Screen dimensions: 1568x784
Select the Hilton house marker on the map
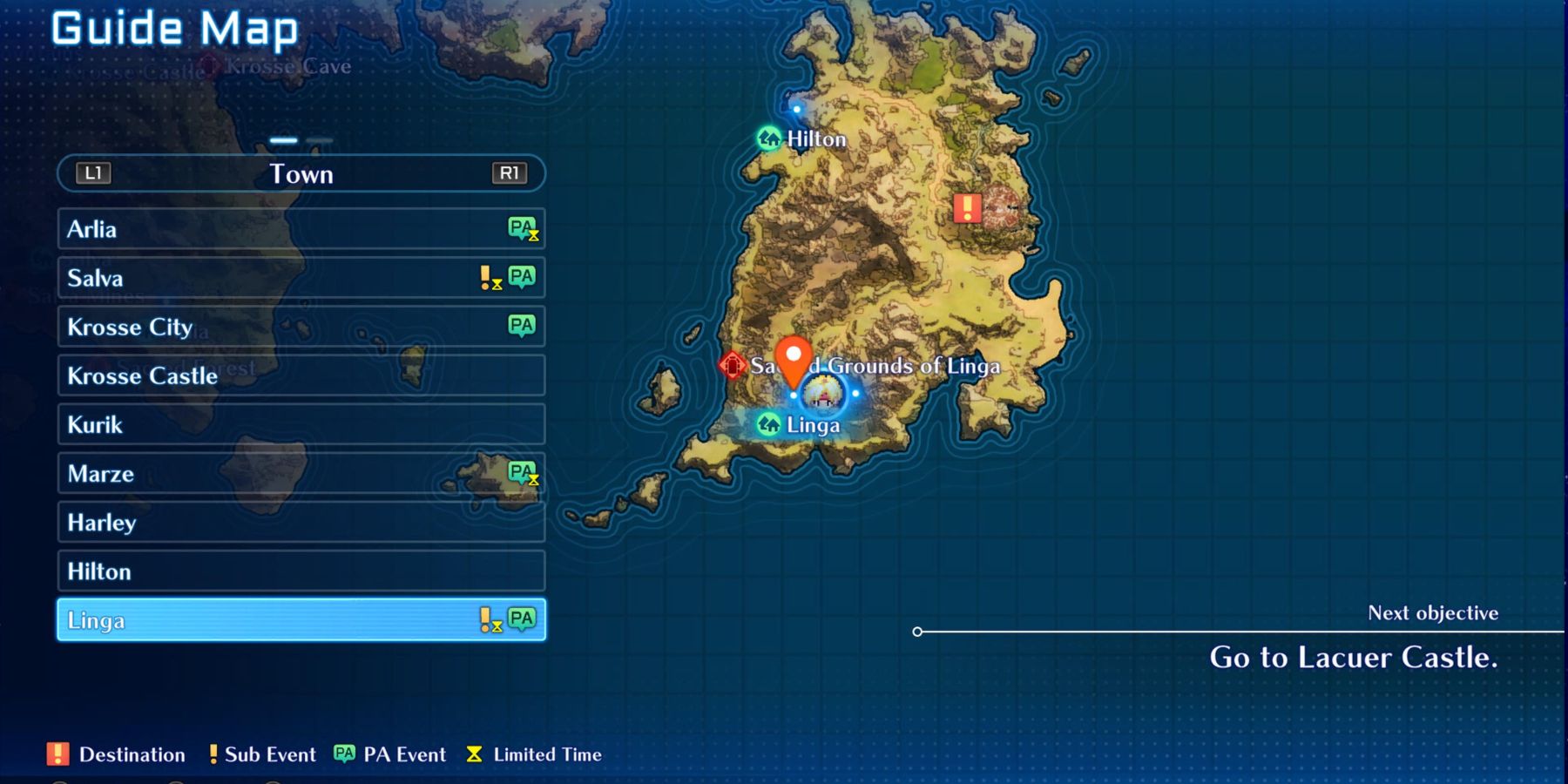point(767,139)
